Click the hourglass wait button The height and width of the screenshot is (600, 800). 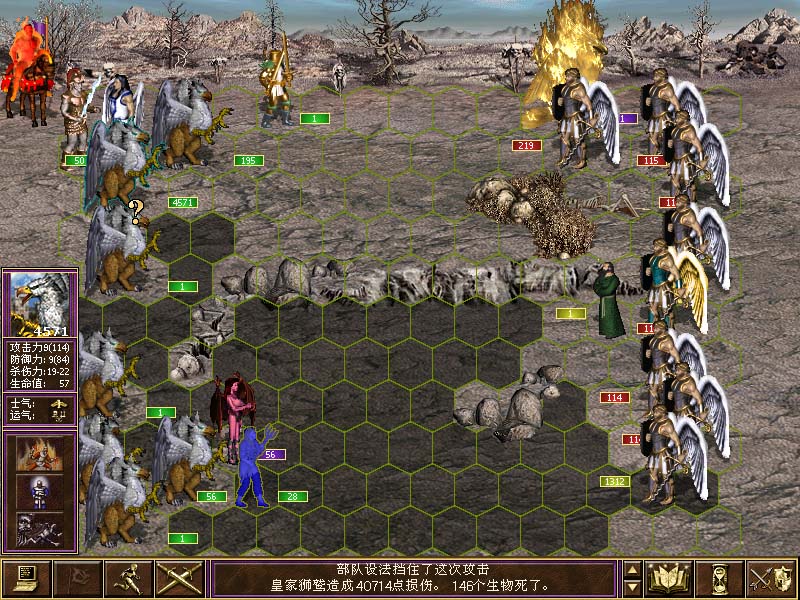pos(721,578)
